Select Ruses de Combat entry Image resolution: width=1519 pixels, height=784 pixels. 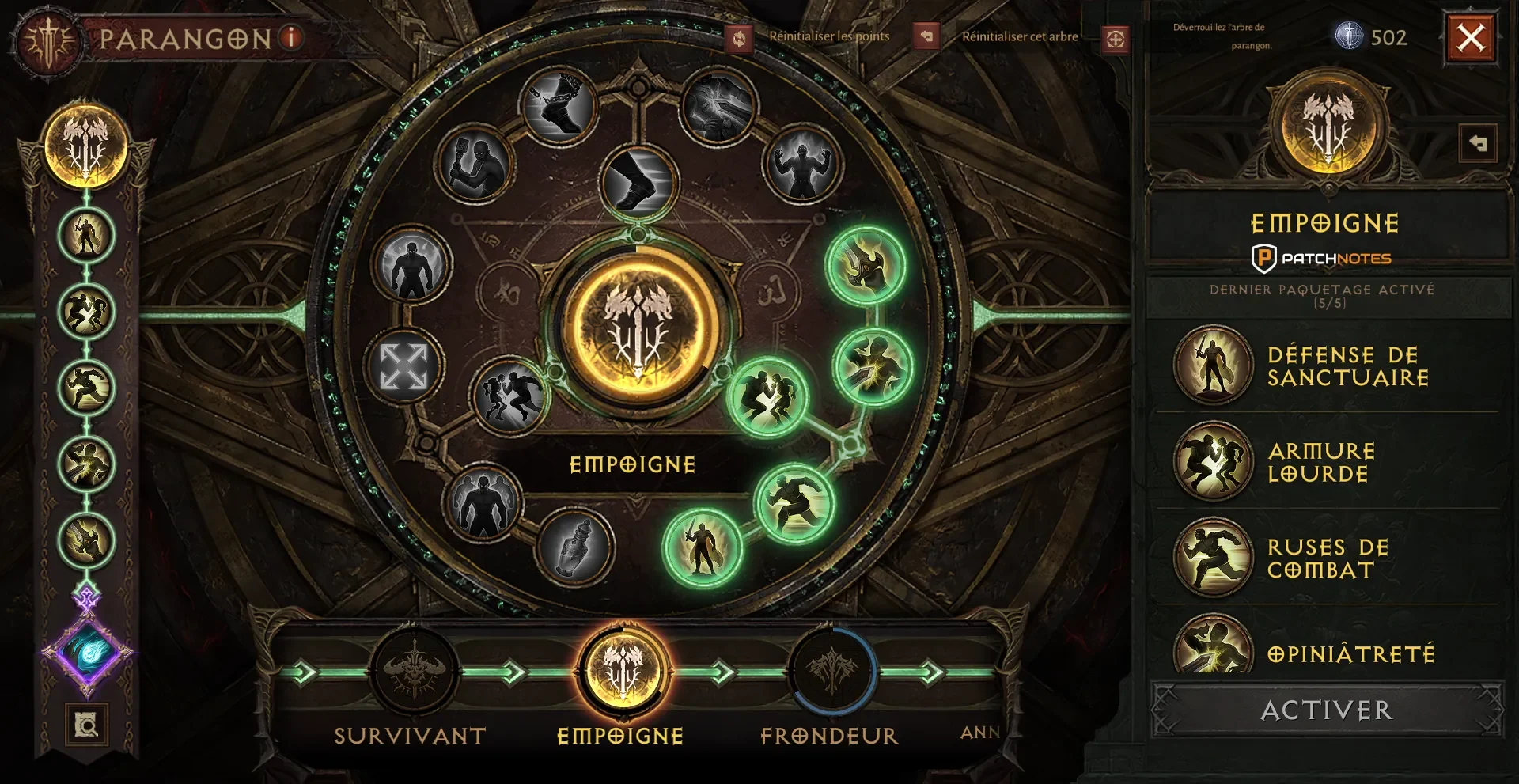pyautogui.click(x=1213, y=558)
